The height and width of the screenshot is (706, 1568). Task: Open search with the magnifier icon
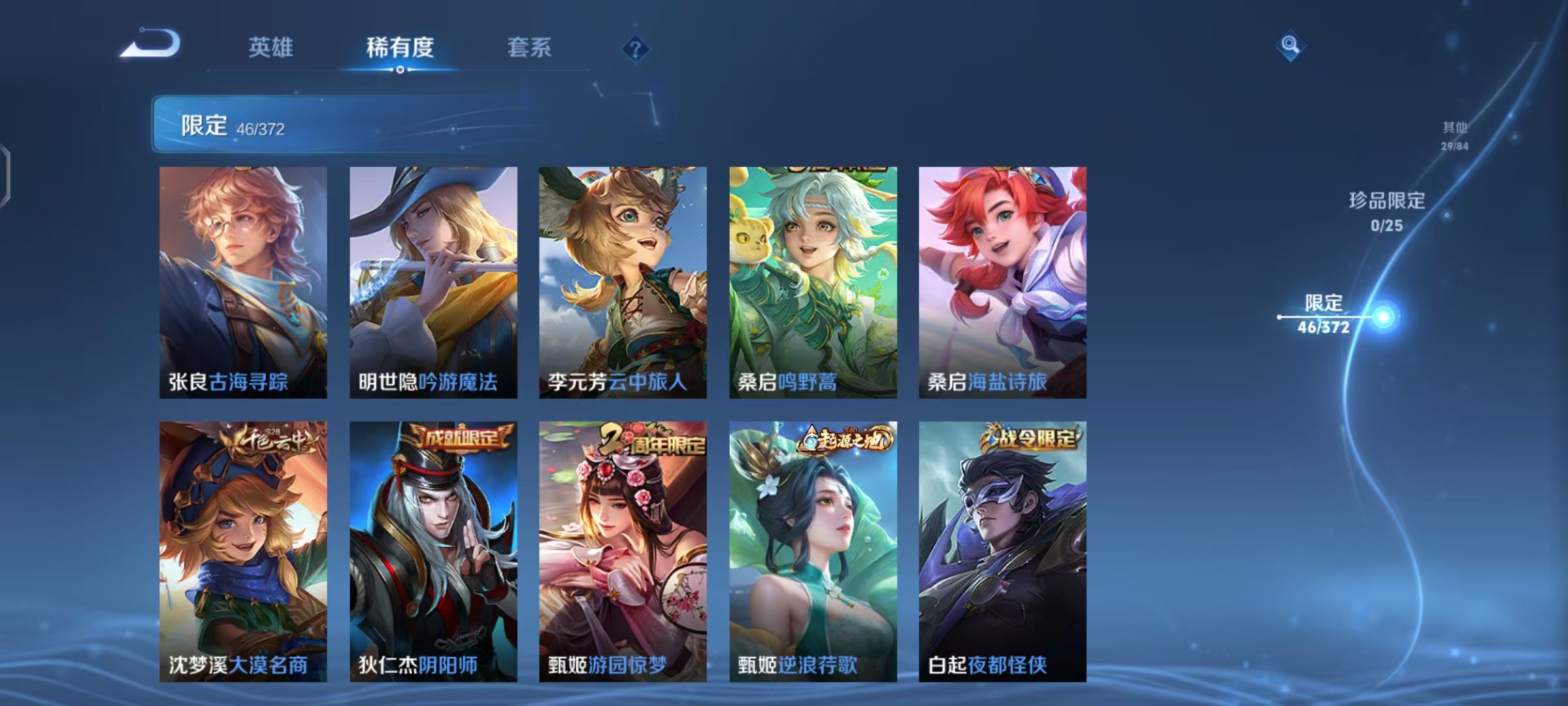1289,49
